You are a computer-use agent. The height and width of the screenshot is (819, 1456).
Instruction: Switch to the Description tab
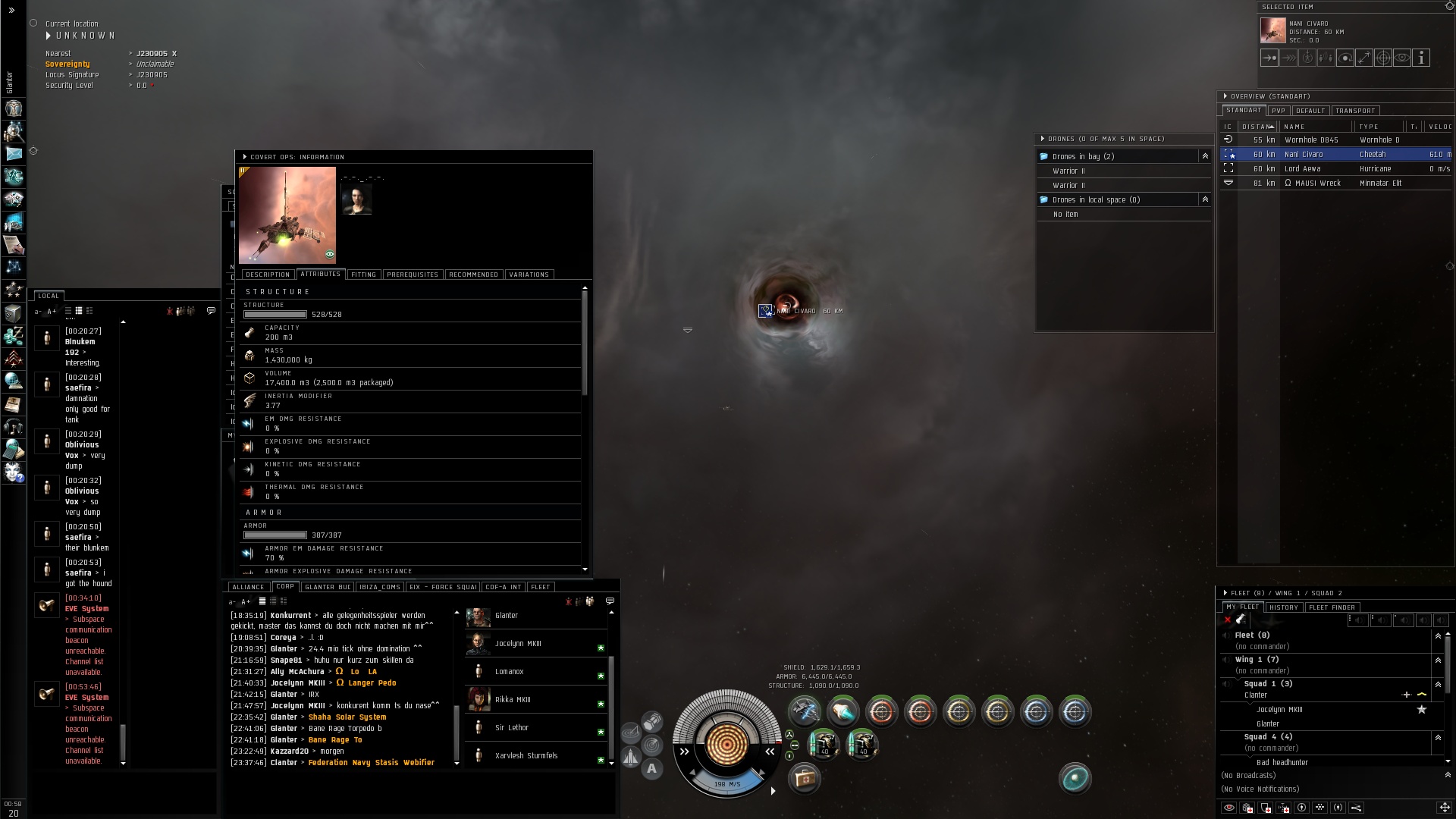(268, 275)
